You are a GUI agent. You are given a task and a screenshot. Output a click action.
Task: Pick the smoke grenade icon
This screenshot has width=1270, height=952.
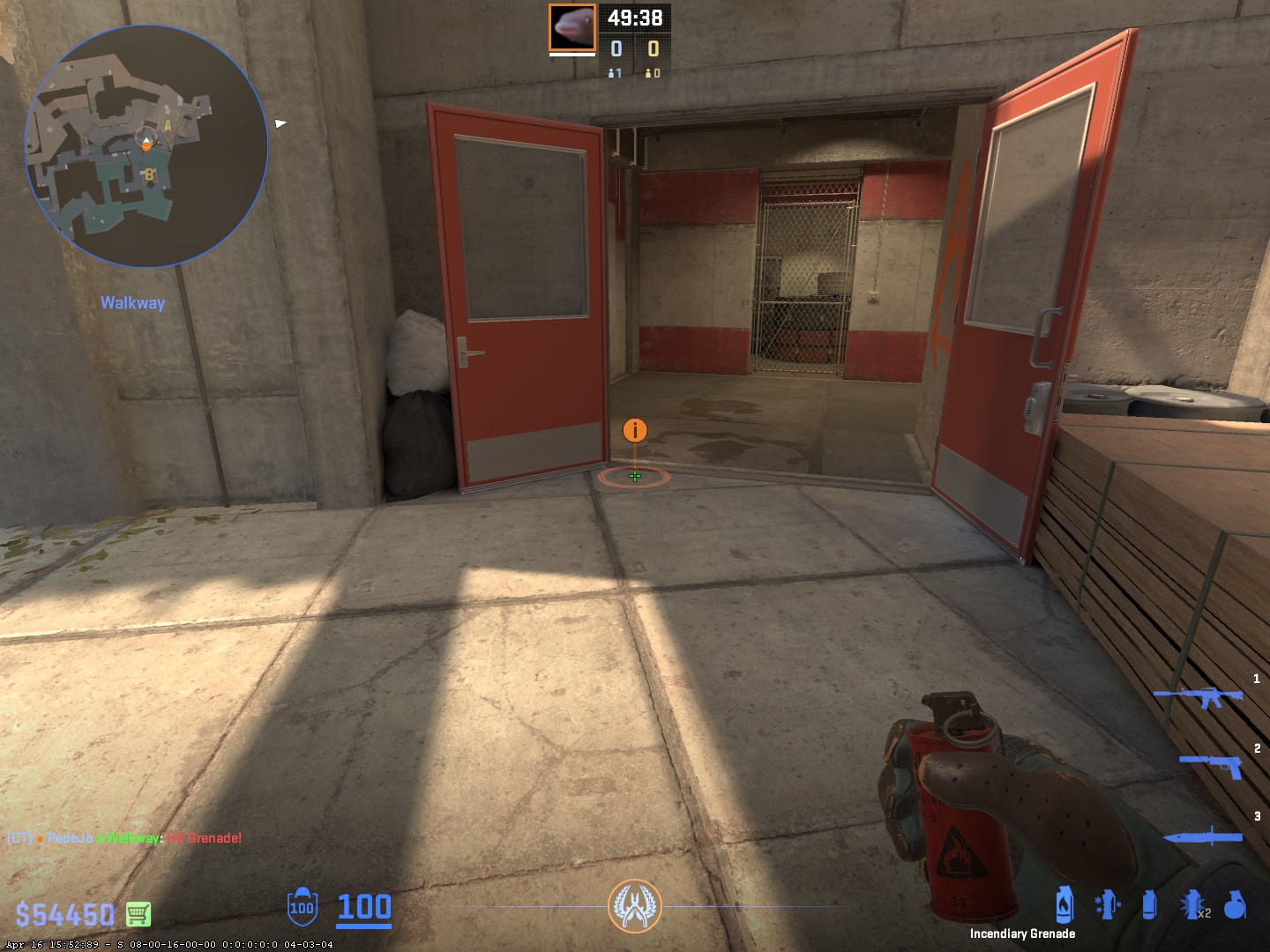point(1148,905)
